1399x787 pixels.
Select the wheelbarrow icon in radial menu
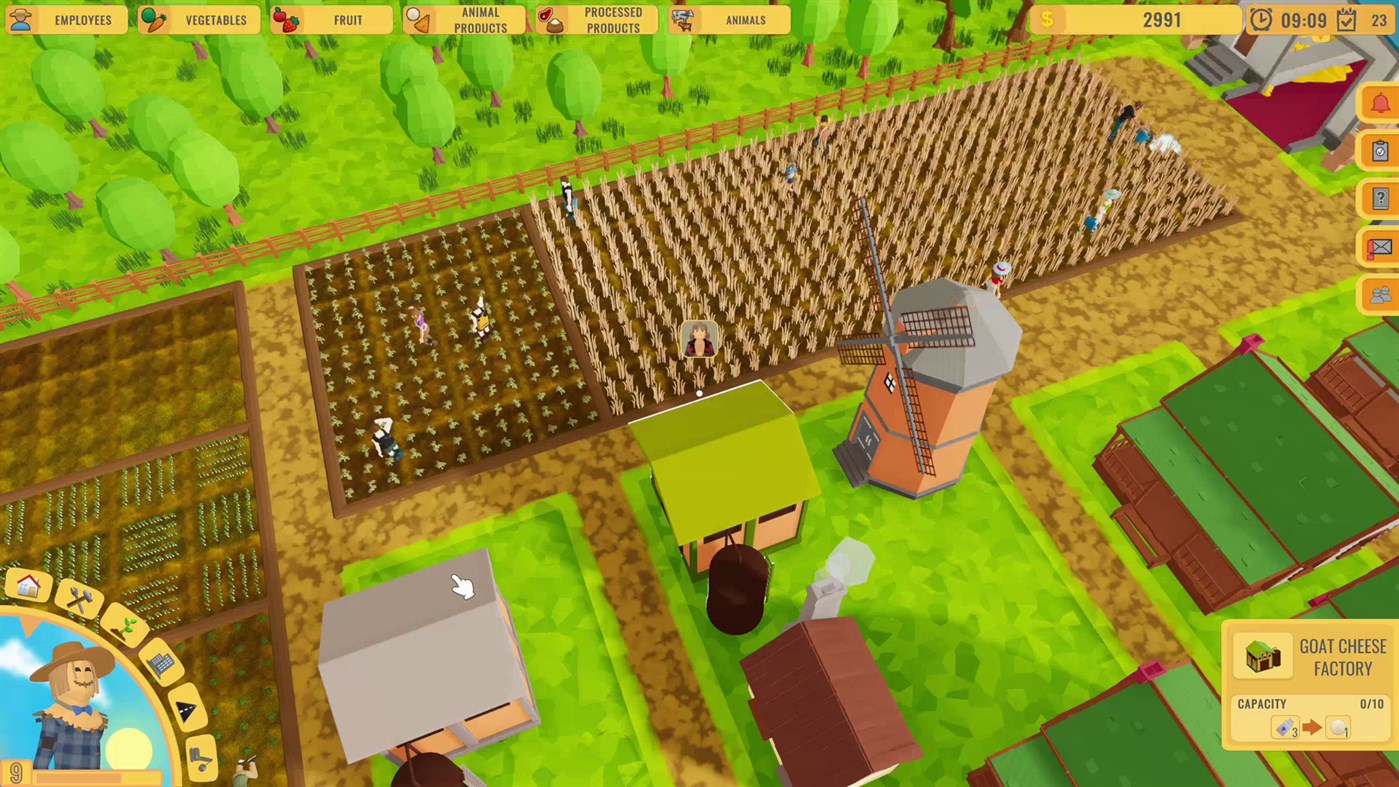(x=200, y=756)
